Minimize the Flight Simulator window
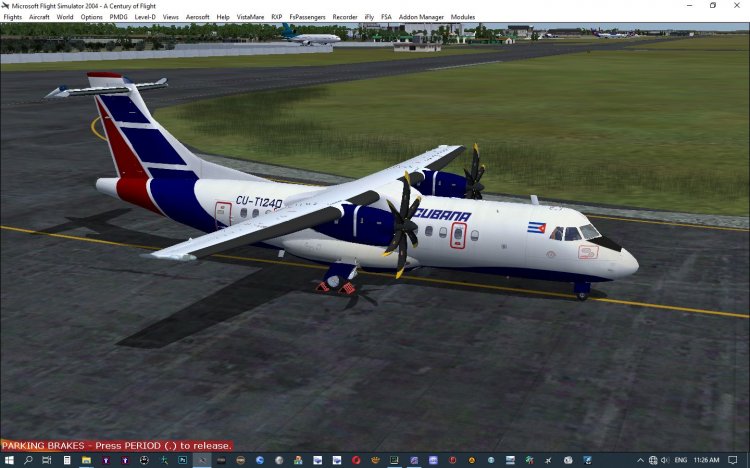 tap(688, 5)
